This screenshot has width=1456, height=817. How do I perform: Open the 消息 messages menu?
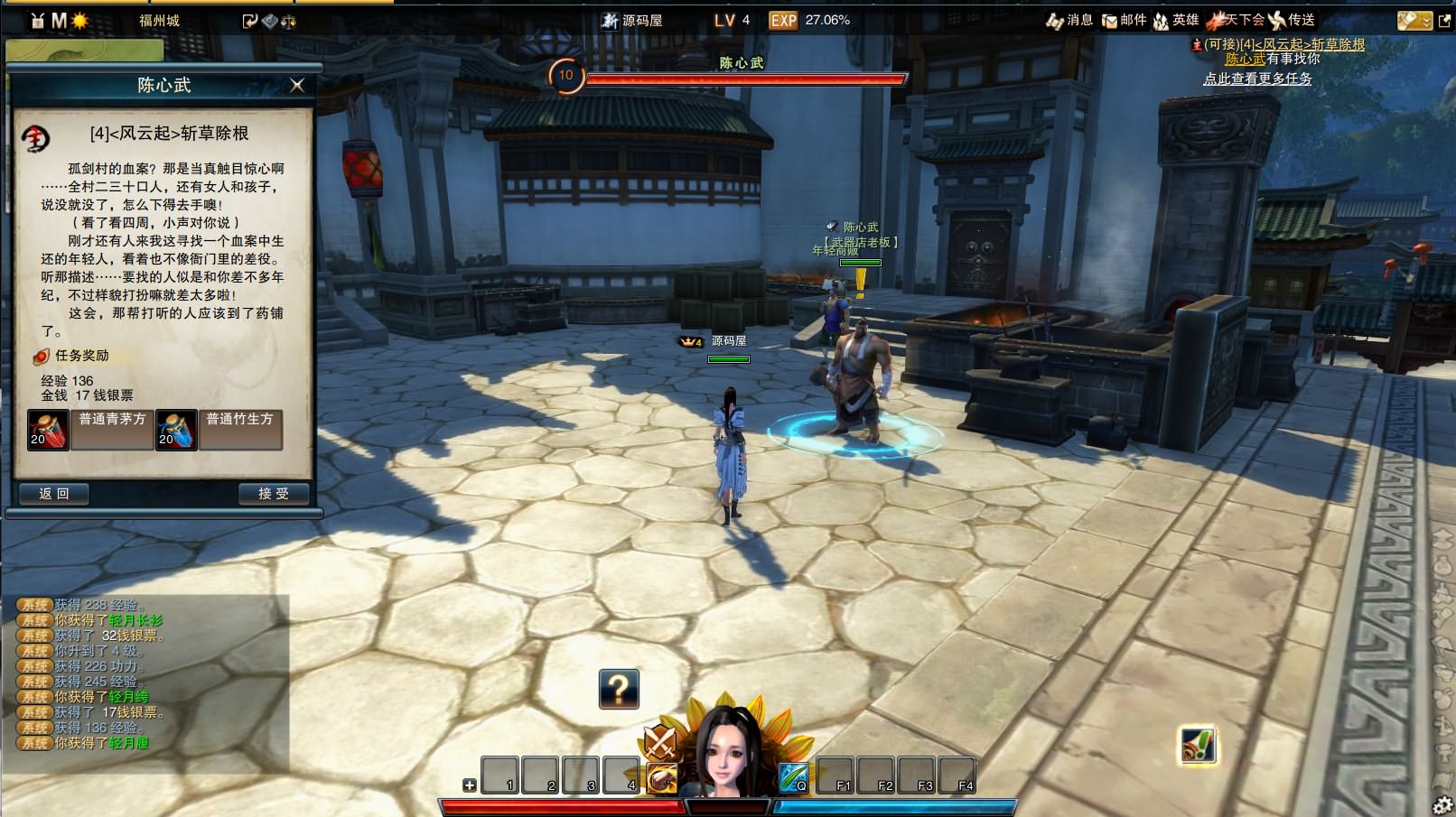pos(1069,20)
